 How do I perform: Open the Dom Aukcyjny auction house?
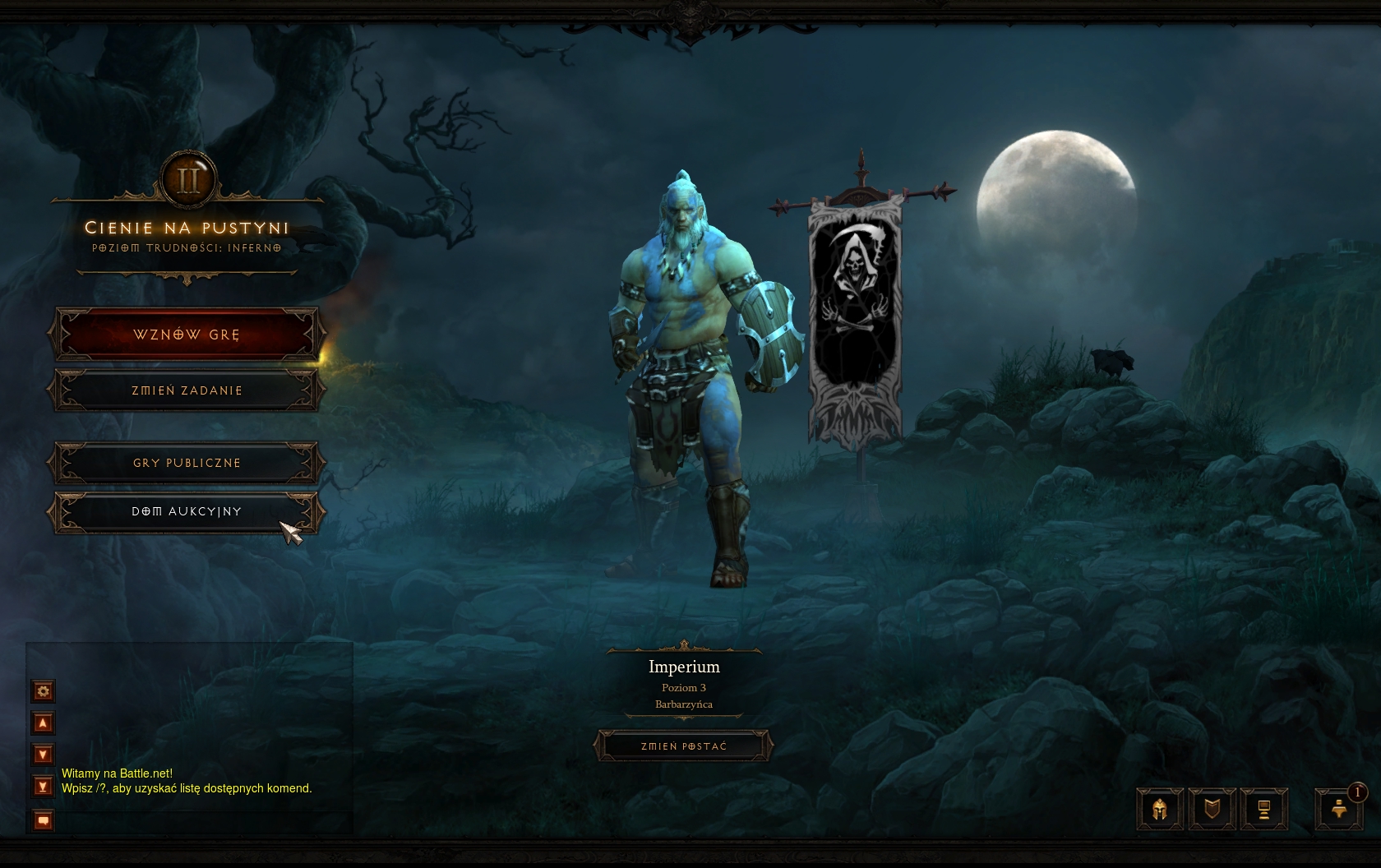coord(187,511)
